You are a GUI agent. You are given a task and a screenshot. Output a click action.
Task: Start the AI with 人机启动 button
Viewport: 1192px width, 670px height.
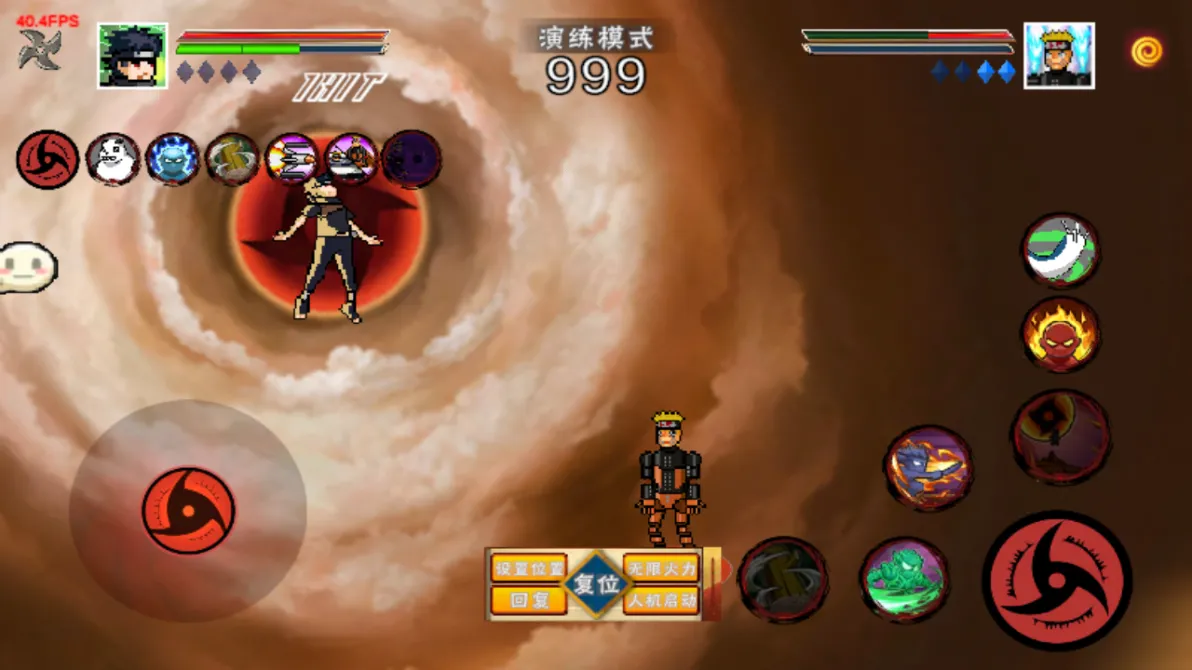(661, 600)
